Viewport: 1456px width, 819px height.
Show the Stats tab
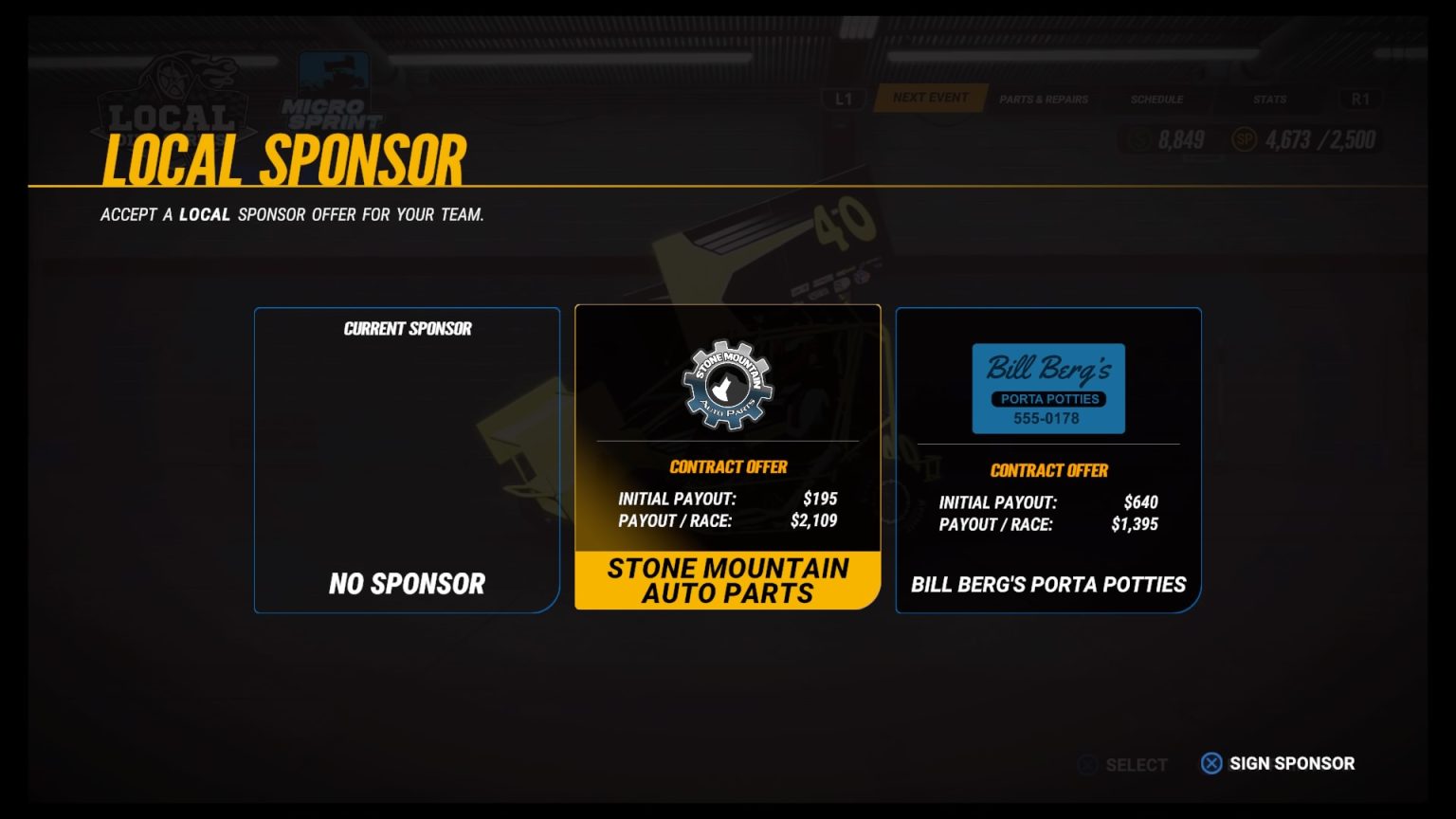(1269, 100)
